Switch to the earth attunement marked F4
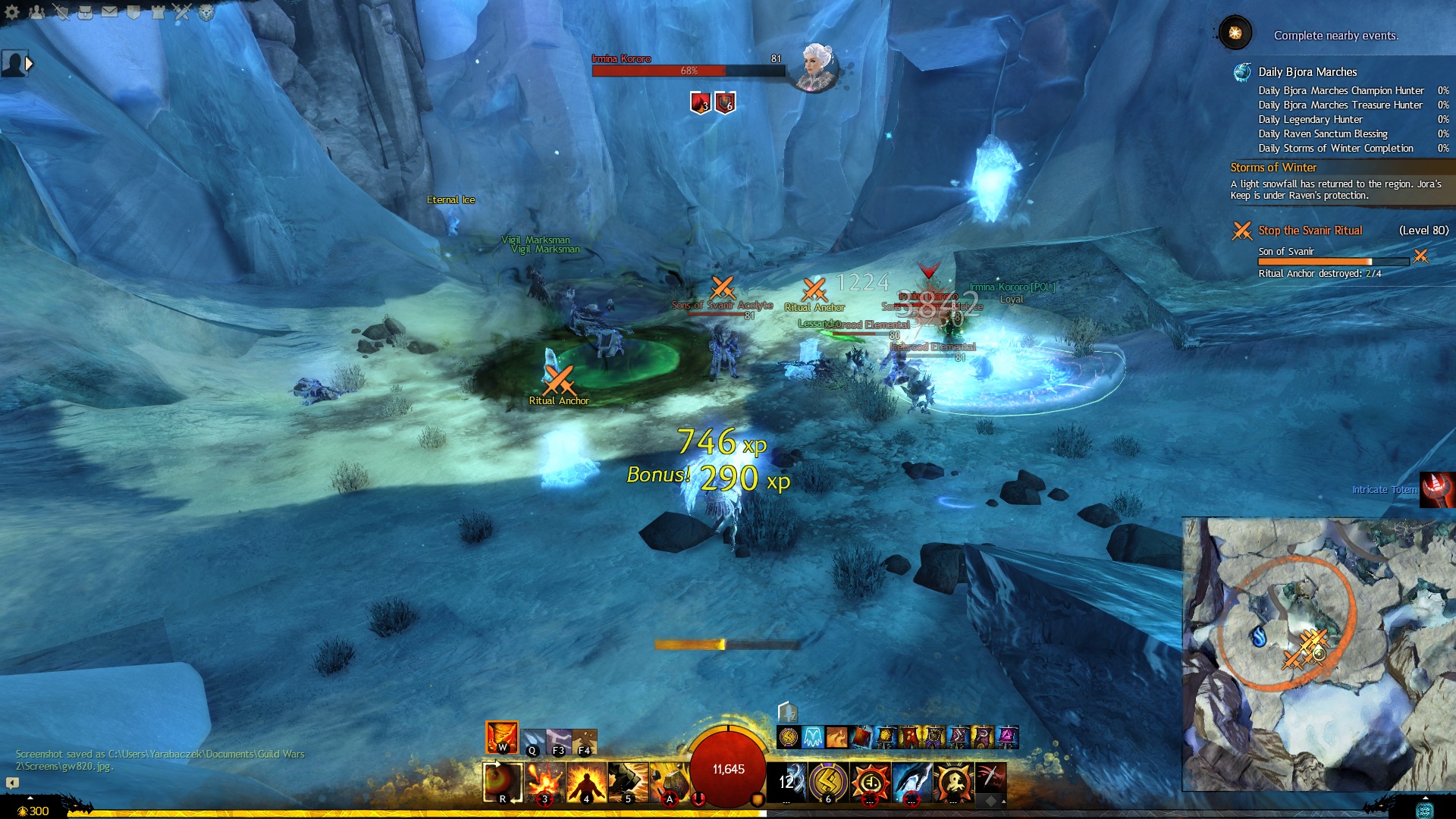Screen dimensions: 1456x819 click(x=585, y=742)
